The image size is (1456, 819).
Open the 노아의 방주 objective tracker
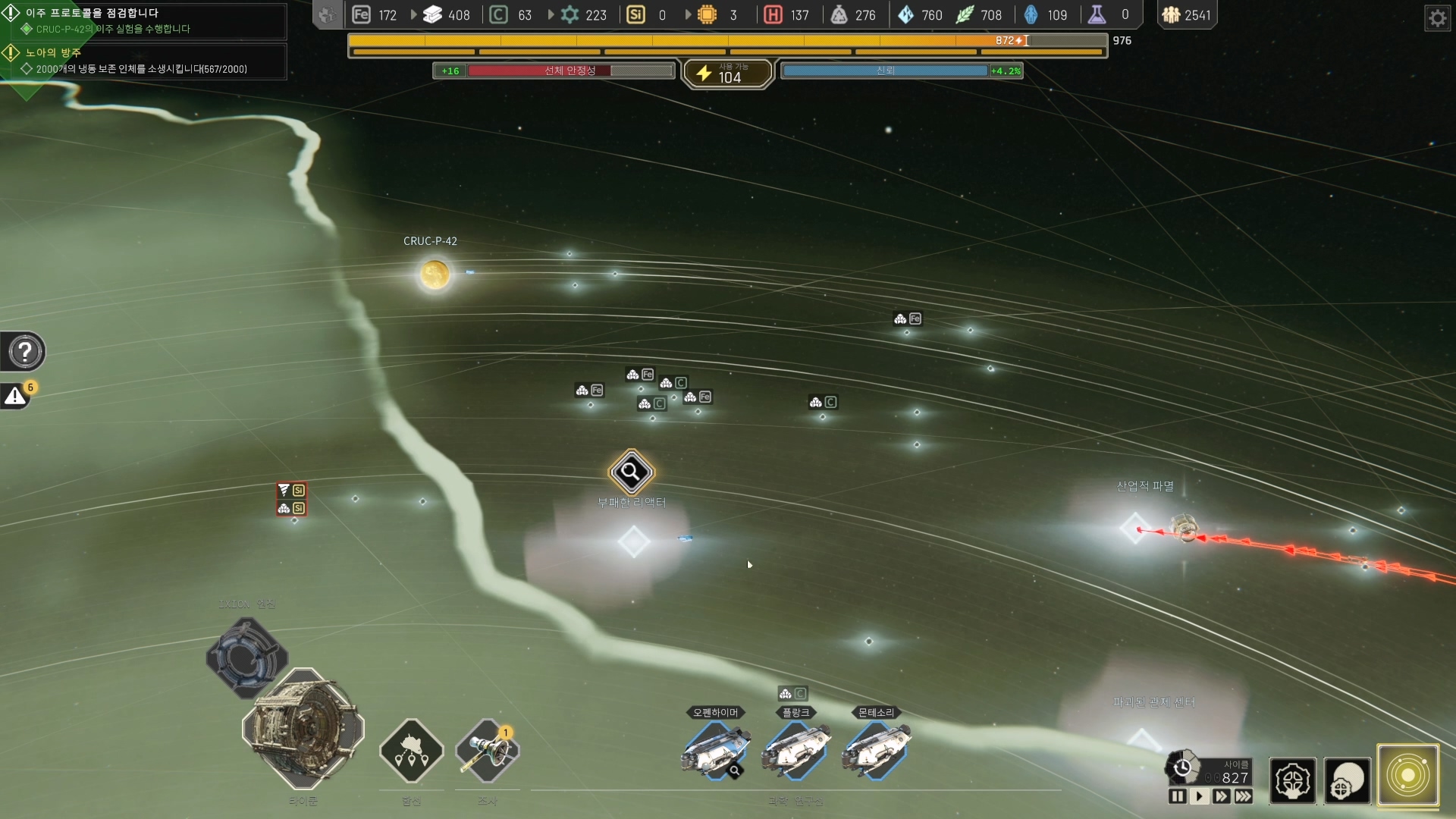pos(144,61)
